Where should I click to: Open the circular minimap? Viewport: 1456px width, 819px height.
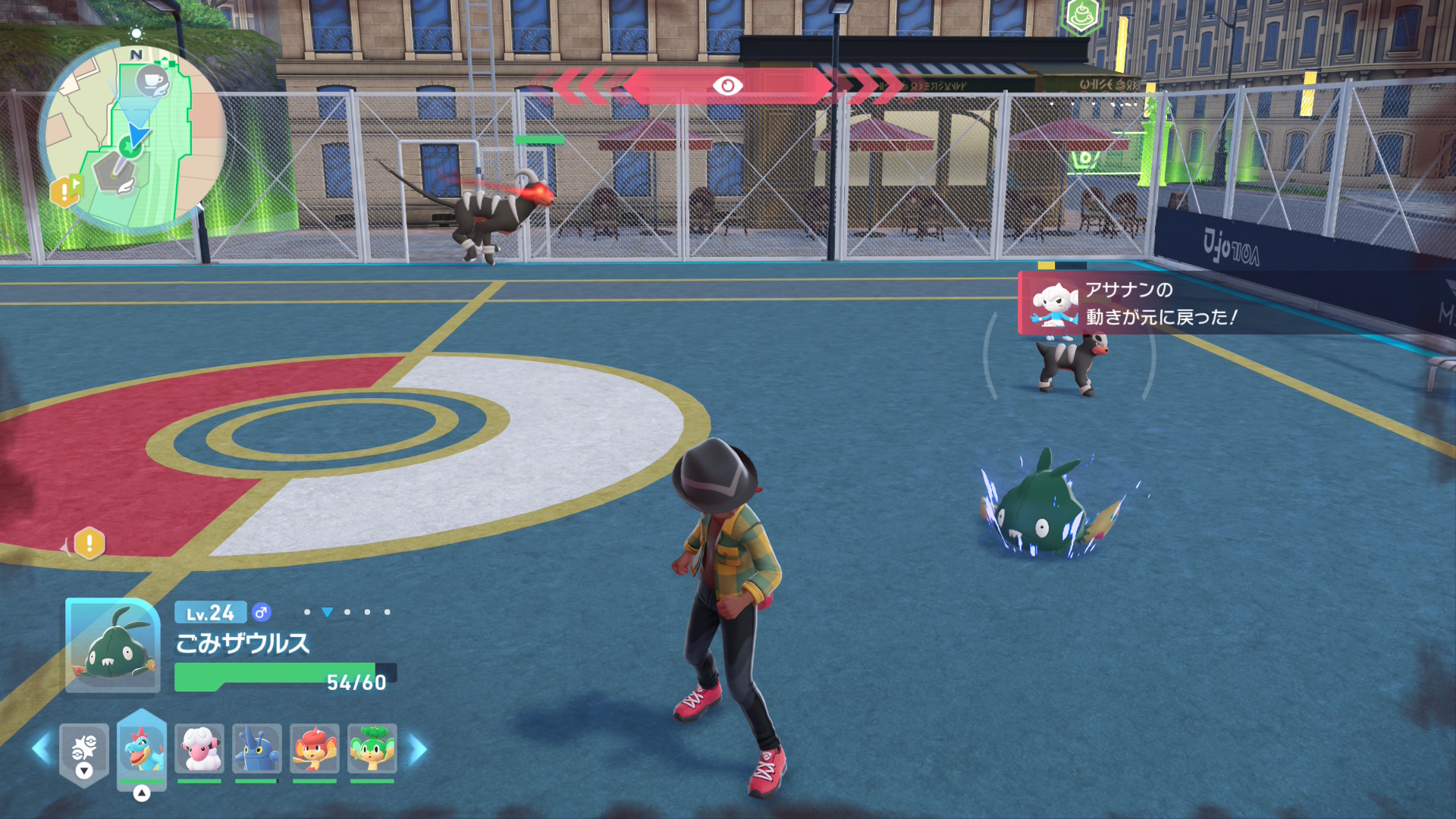click(x=133, y=136)
